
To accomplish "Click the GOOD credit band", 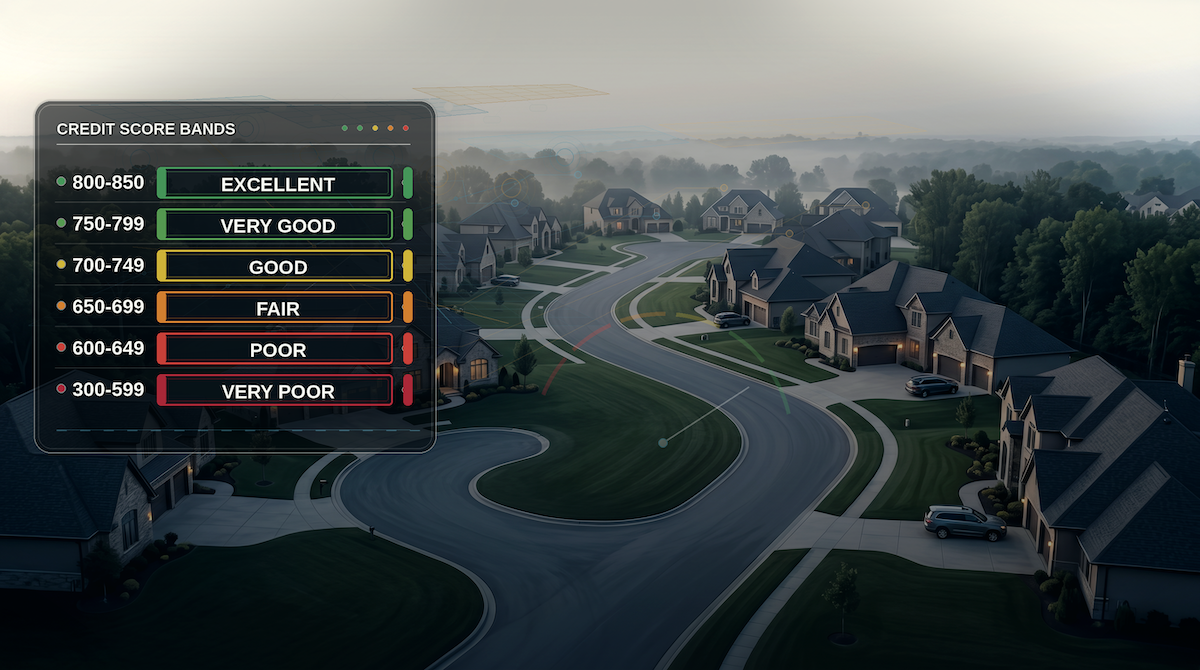I will [x=275, y=267].
